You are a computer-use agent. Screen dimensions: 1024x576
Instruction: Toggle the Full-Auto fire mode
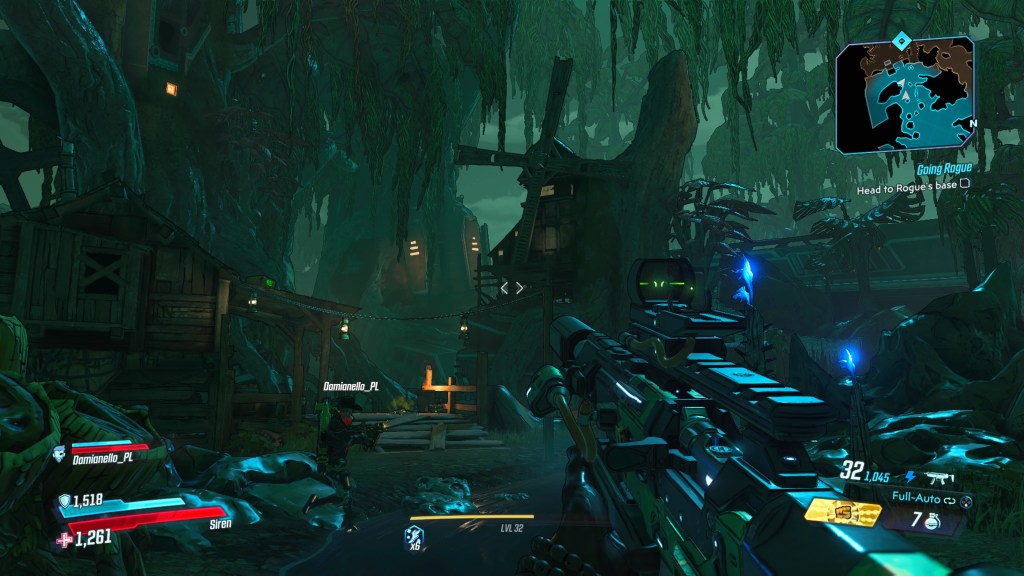click(919, 496)
